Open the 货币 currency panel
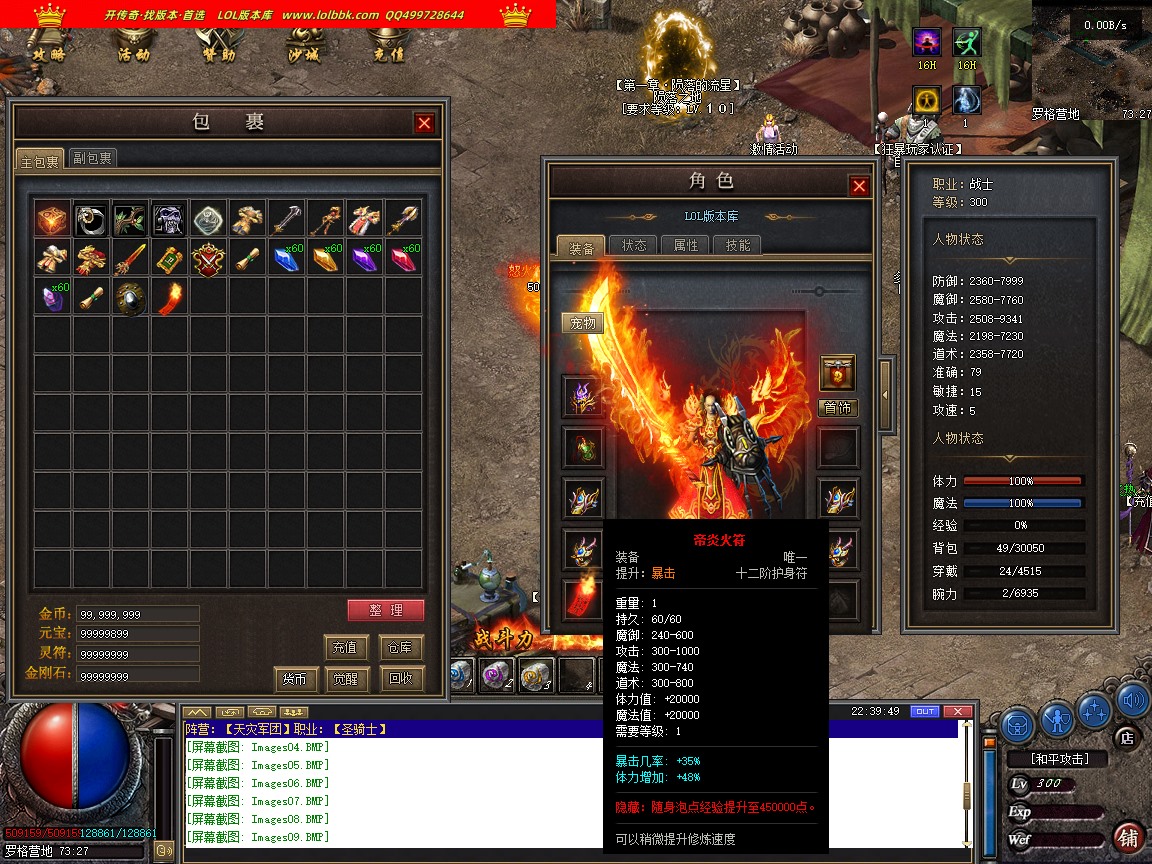The image size is (1152, 864). 294,678
